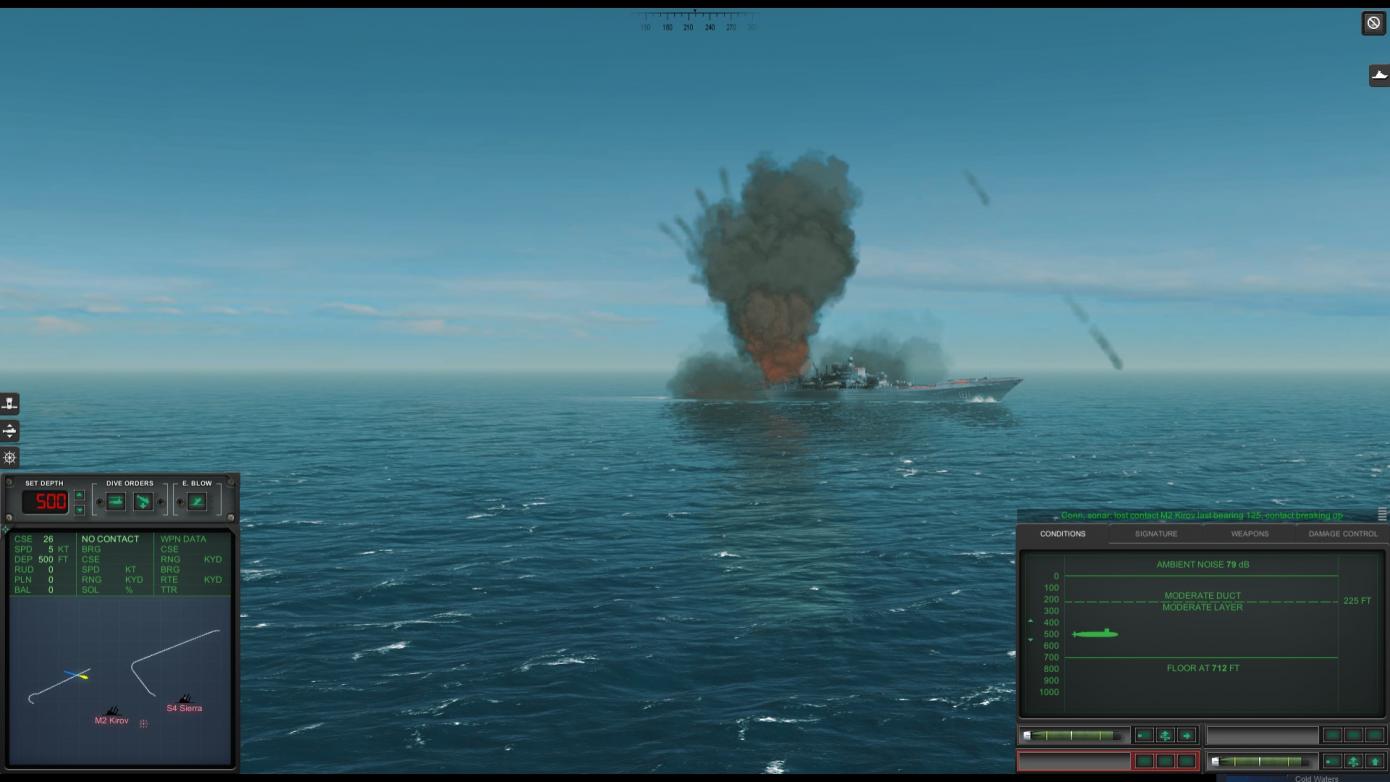1390x782 pixels.
Task: Switch to the Signature tab
Action: (1155, 534)
